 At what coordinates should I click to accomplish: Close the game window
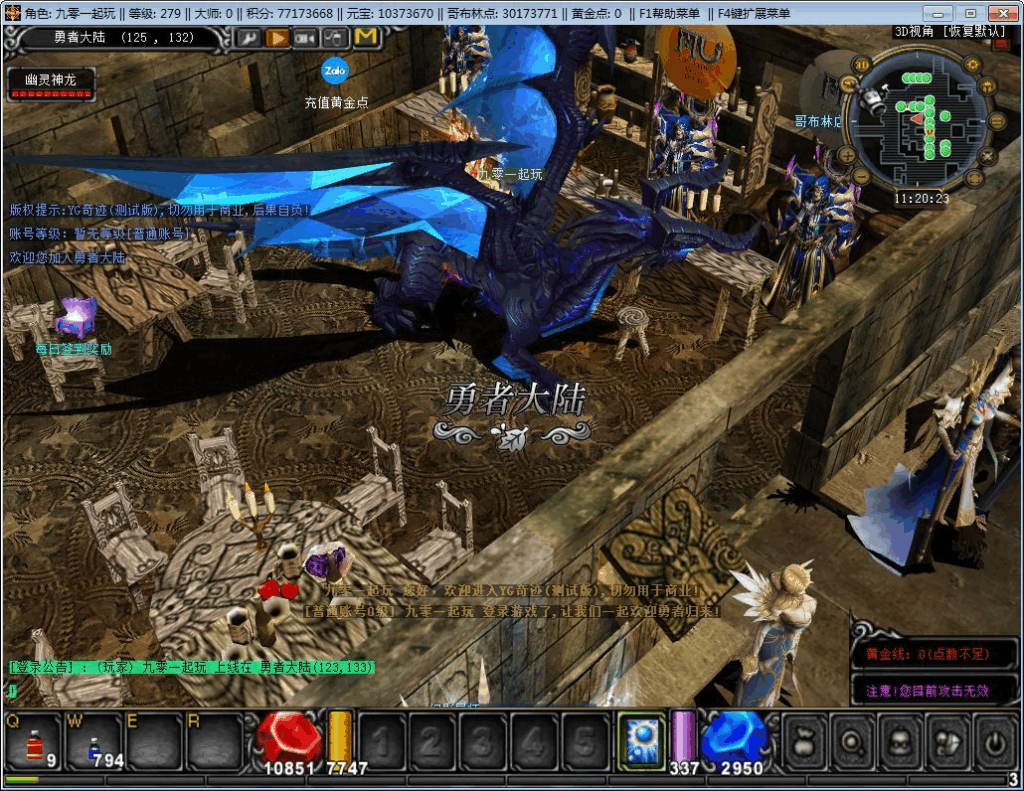[1000, 13]
